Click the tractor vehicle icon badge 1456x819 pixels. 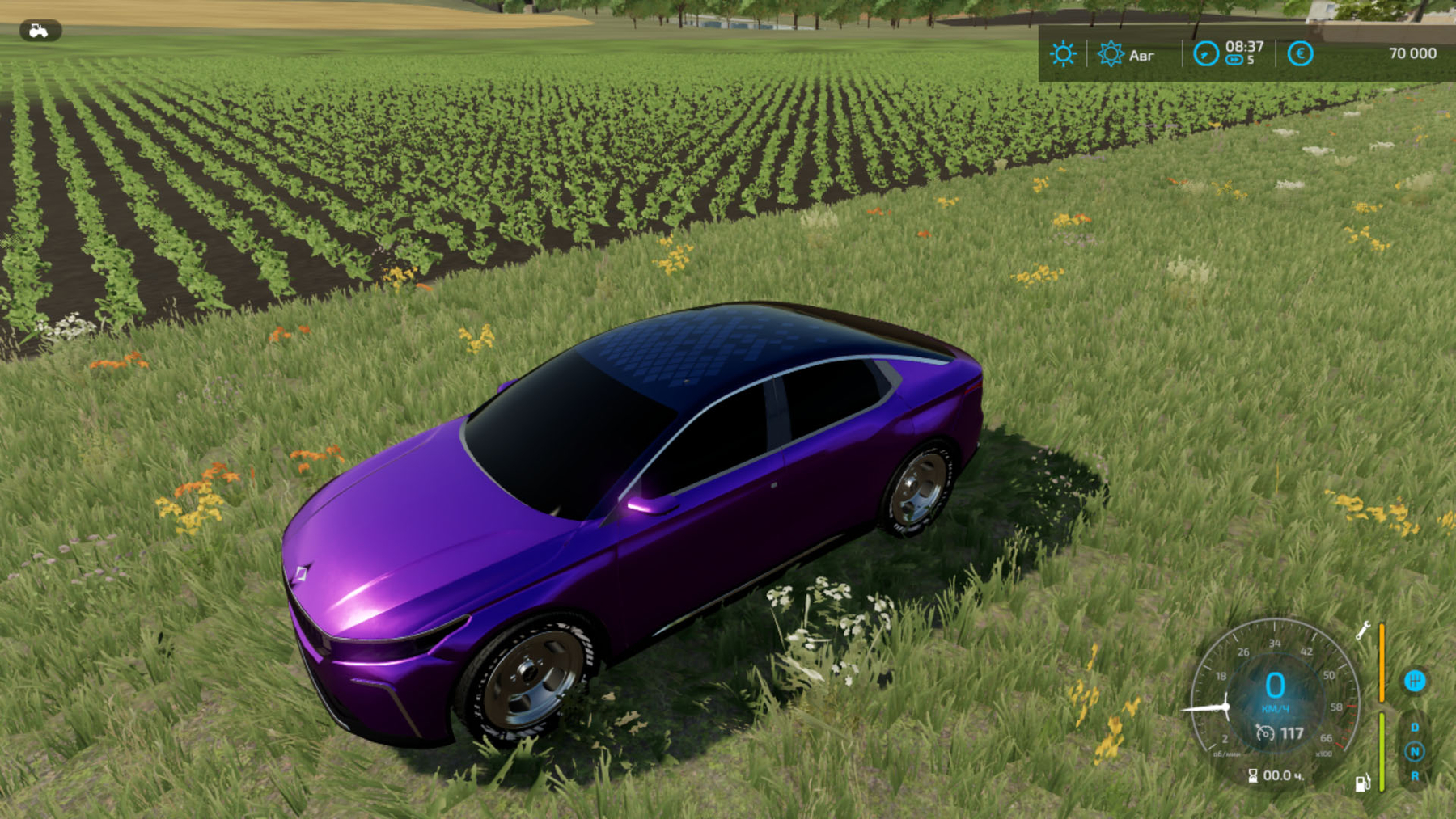point(39,31)
